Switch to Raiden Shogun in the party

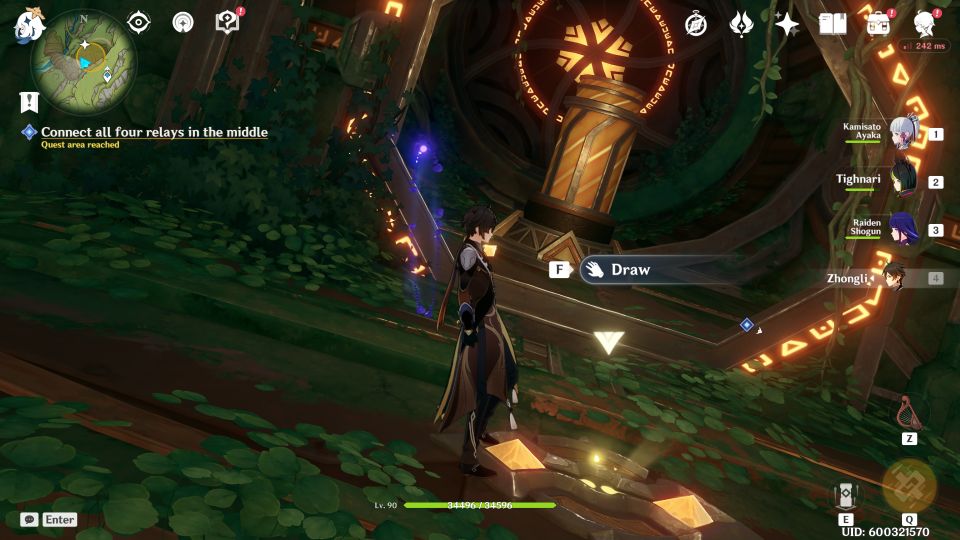click(903, 229)
